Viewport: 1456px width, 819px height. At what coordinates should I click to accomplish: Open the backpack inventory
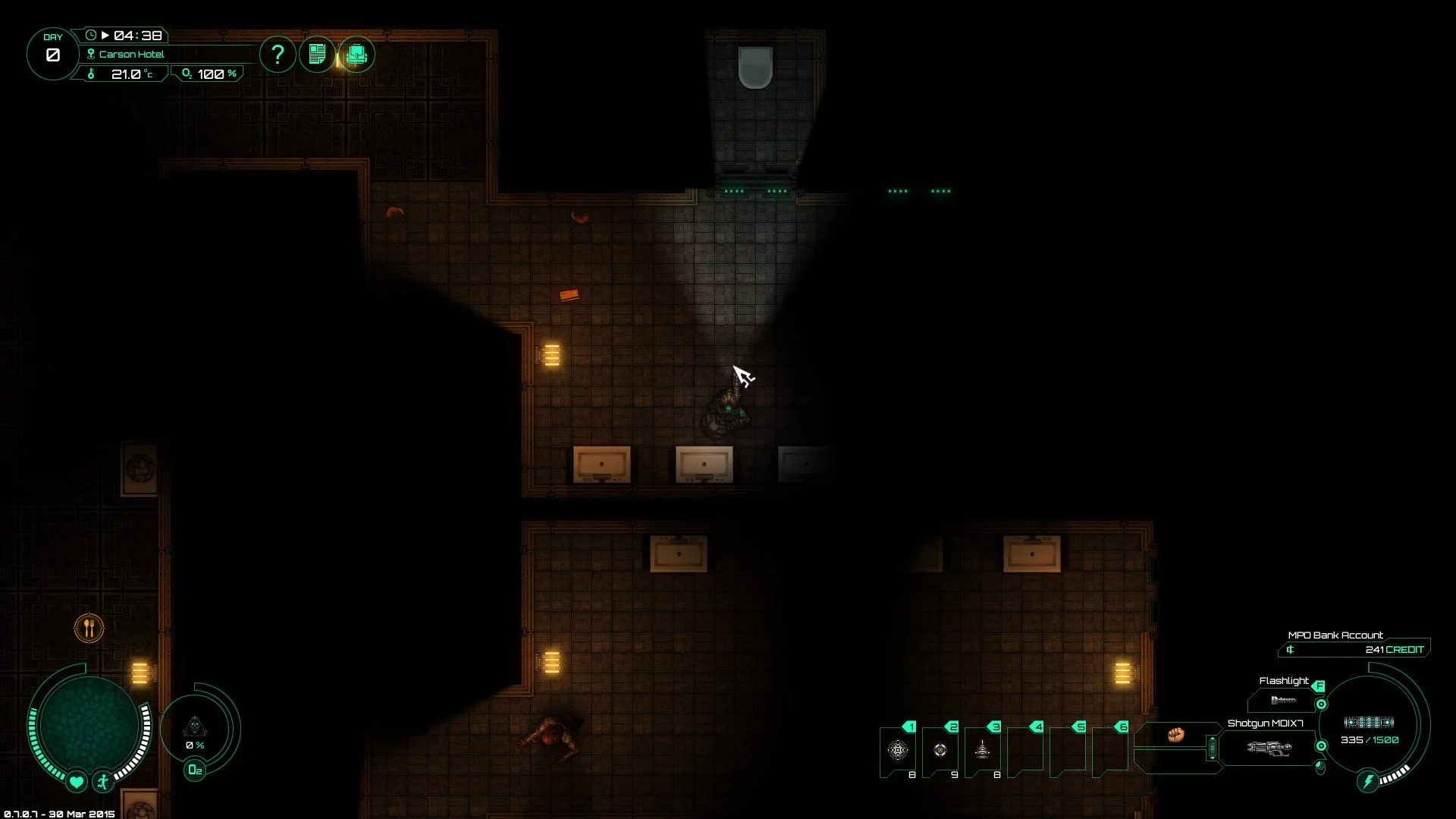(356, 55)
